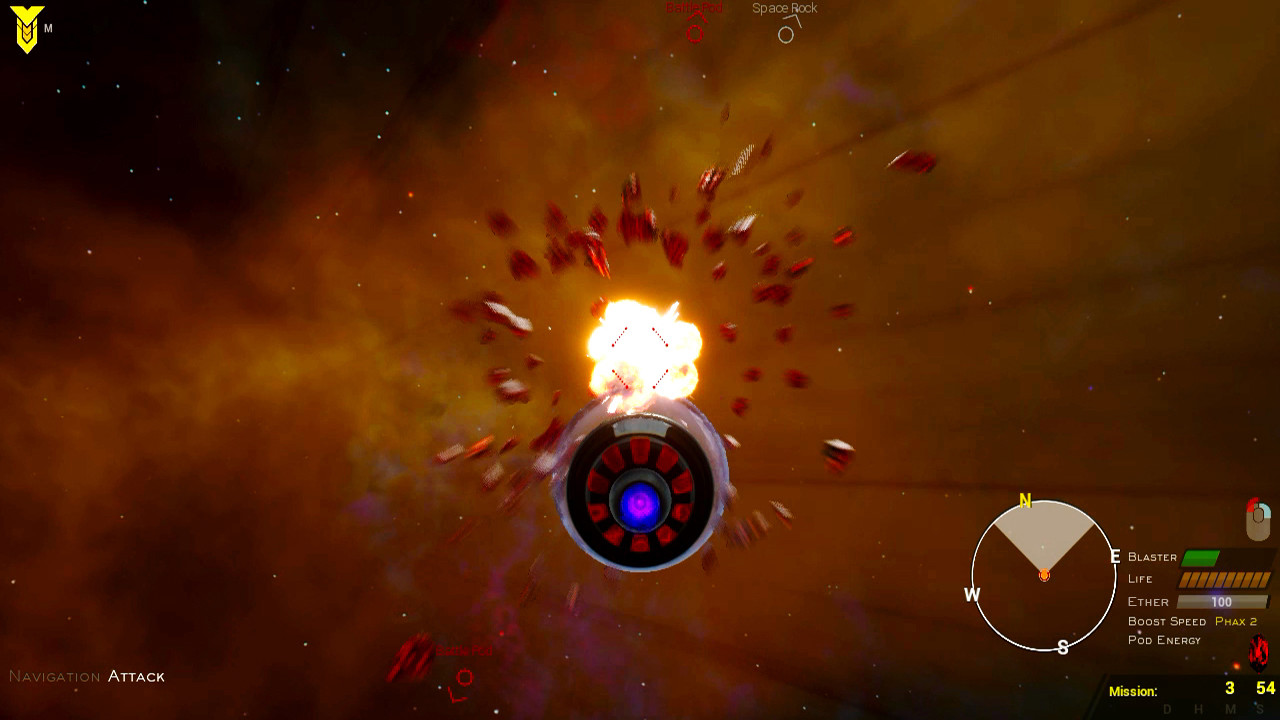Click the circular compass radar

click(x=1044, y=575)
